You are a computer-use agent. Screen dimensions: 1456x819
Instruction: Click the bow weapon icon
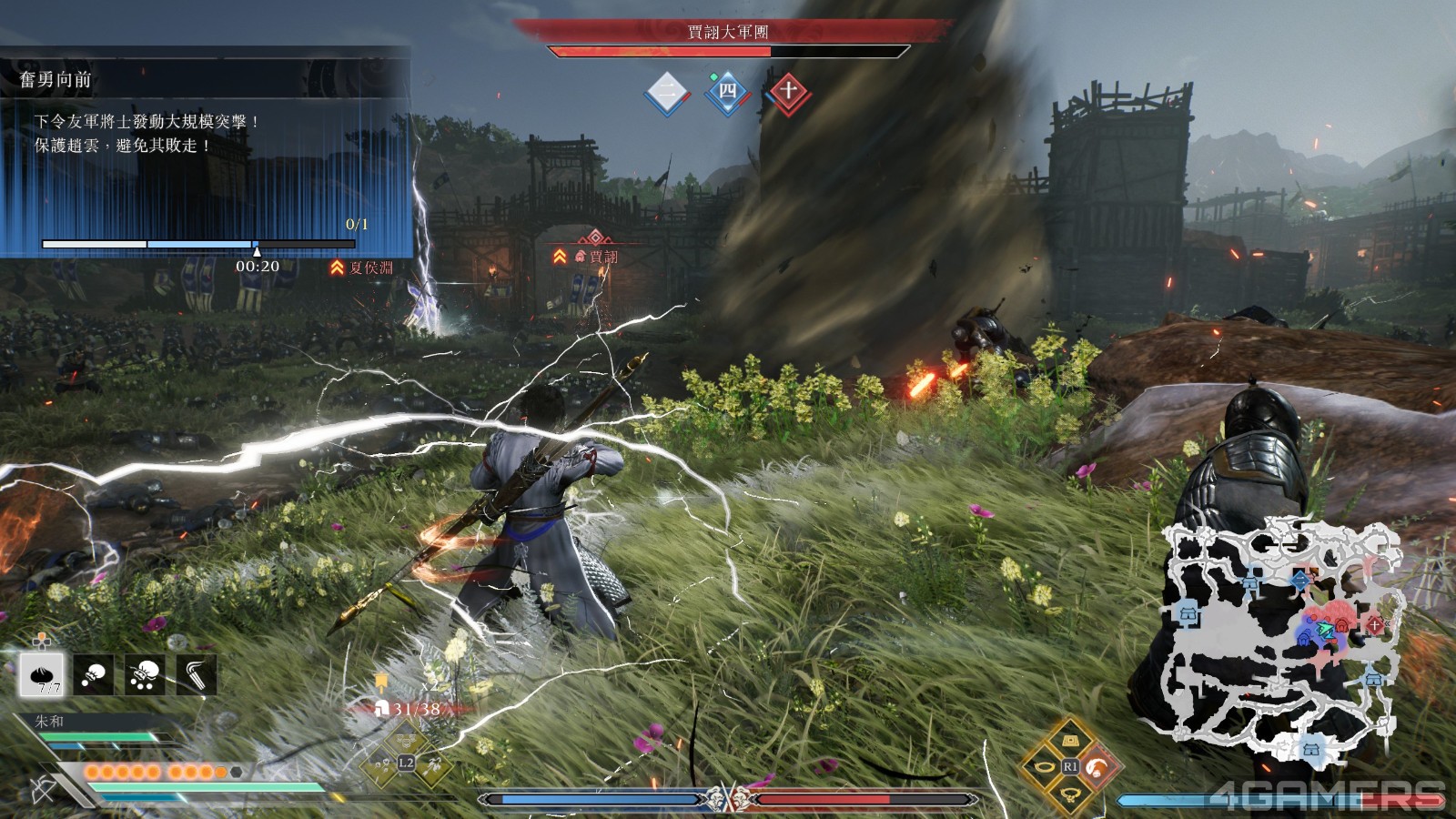coord(44,789)
